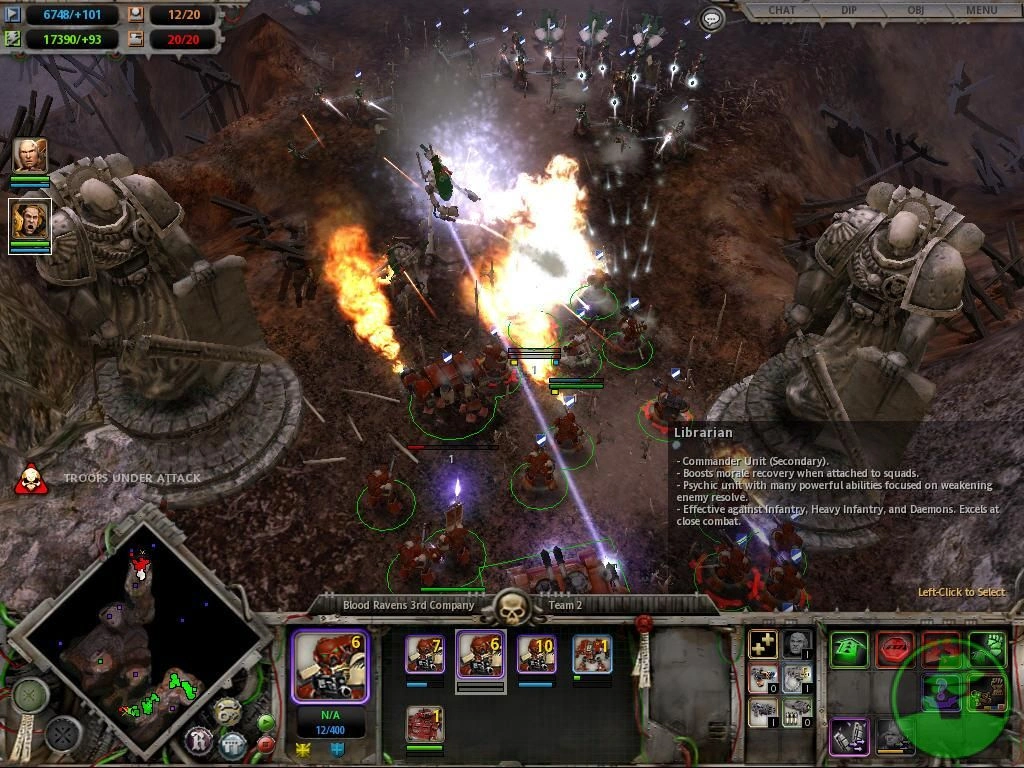Click the red stop sign command

tap(895, 650)
